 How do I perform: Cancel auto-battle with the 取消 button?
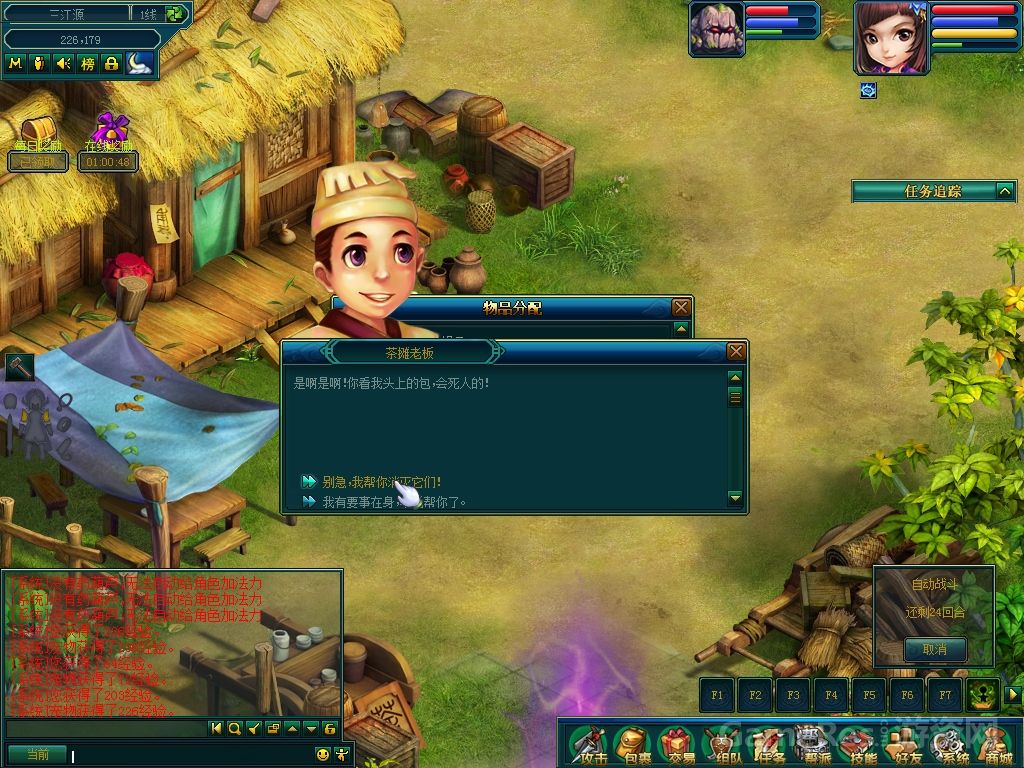tap(933, 649)
